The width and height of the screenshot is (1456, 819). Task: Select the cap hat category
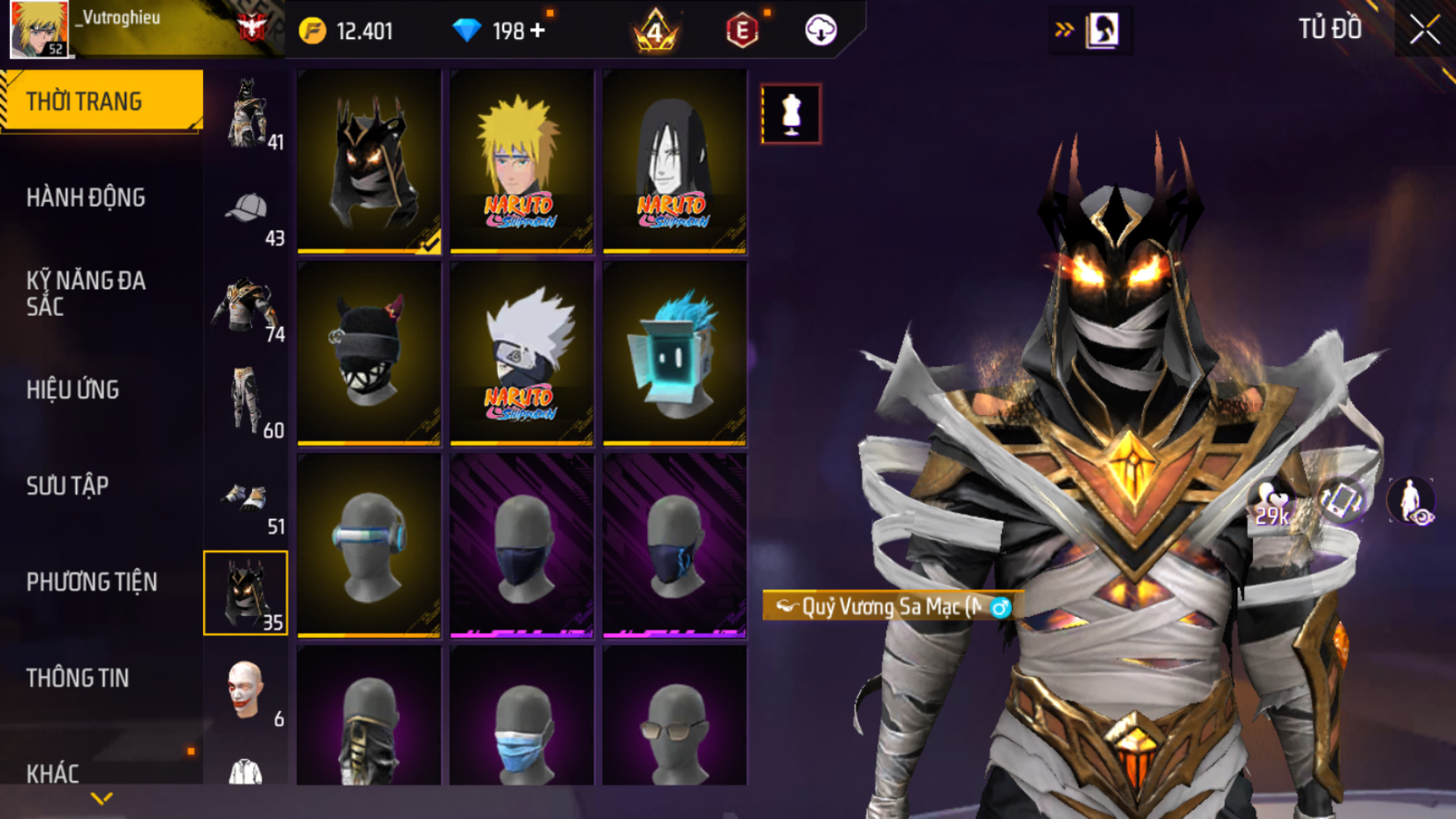pos(246,214)
